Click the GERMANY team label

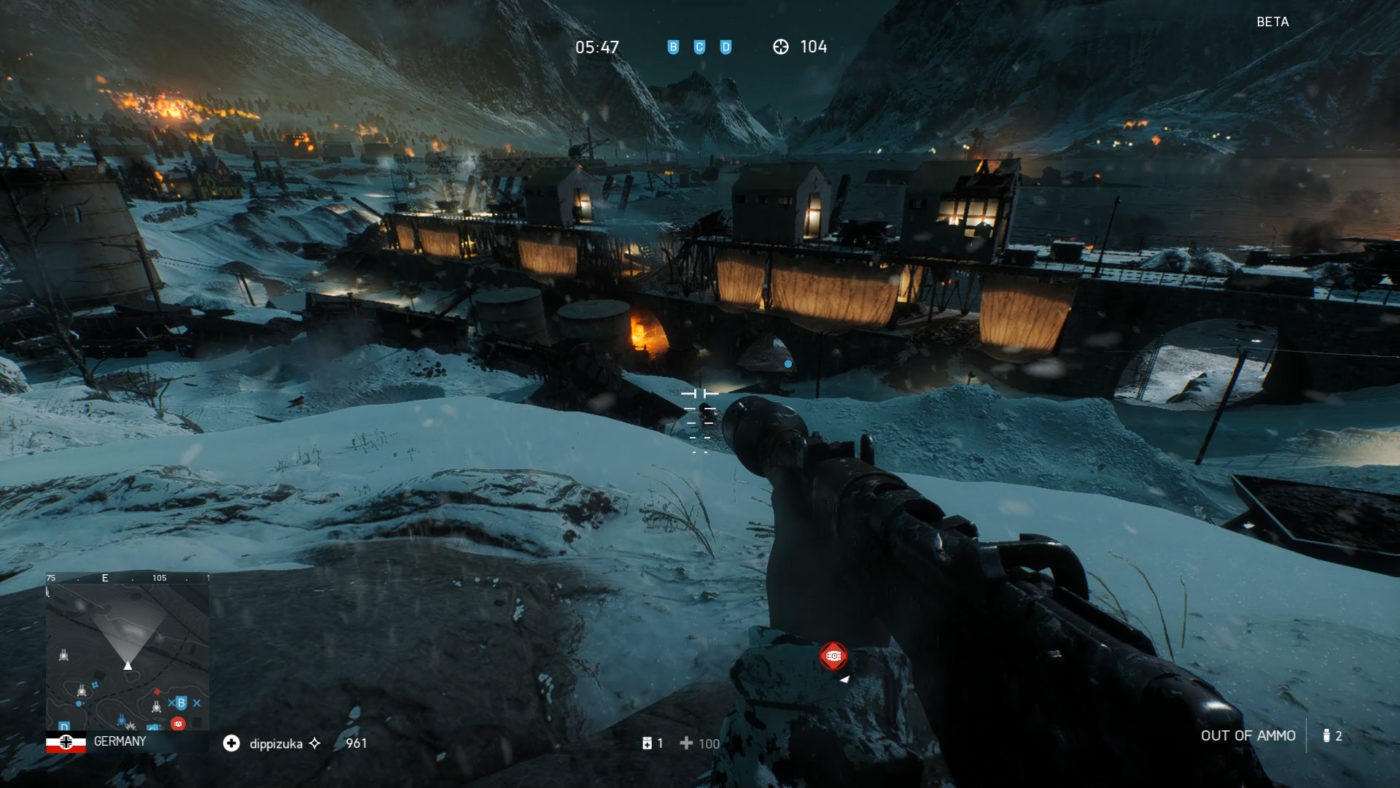pos(120,741)
